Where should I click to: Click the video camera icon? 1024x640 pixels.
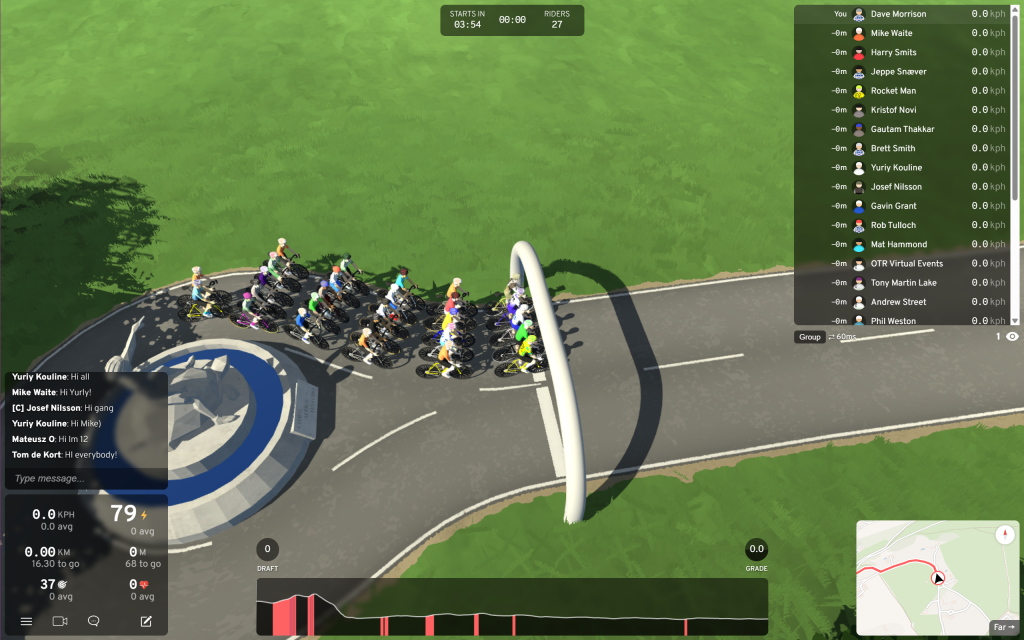[59, 621]
